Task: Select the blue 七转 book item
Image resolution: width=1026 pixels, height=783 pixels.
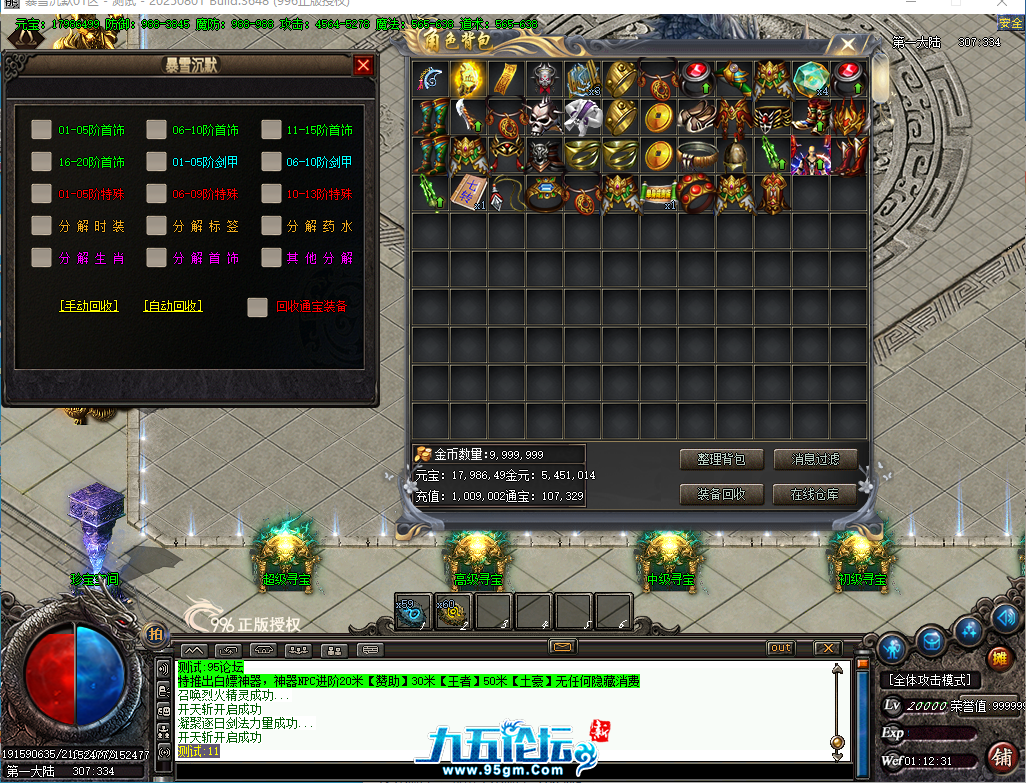Action: coord(467,193)
